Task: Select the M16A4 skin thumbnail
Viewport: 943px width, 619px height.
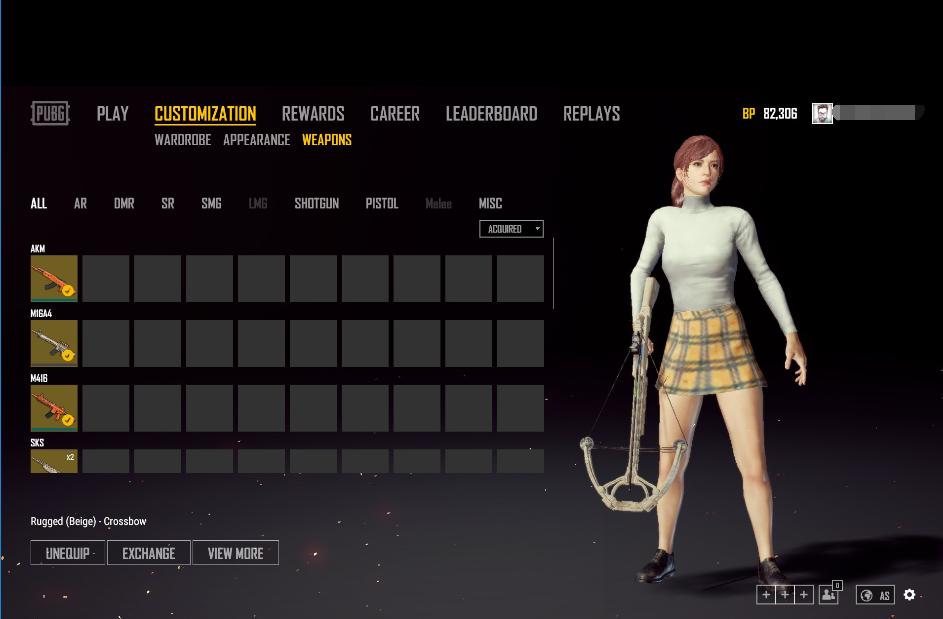Action: (54, 343)
